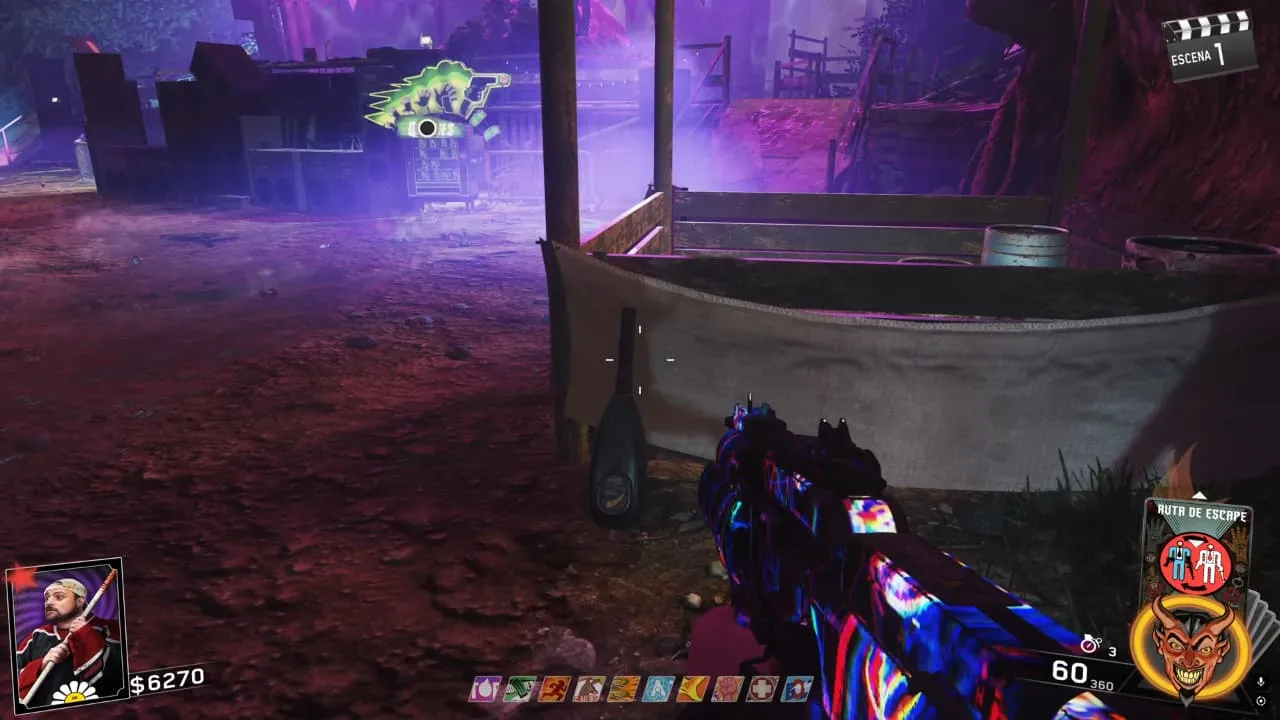This screenshot has height=720, width=1280.
Task: Select the green striped perk icon
Action: tap(520, 689)
